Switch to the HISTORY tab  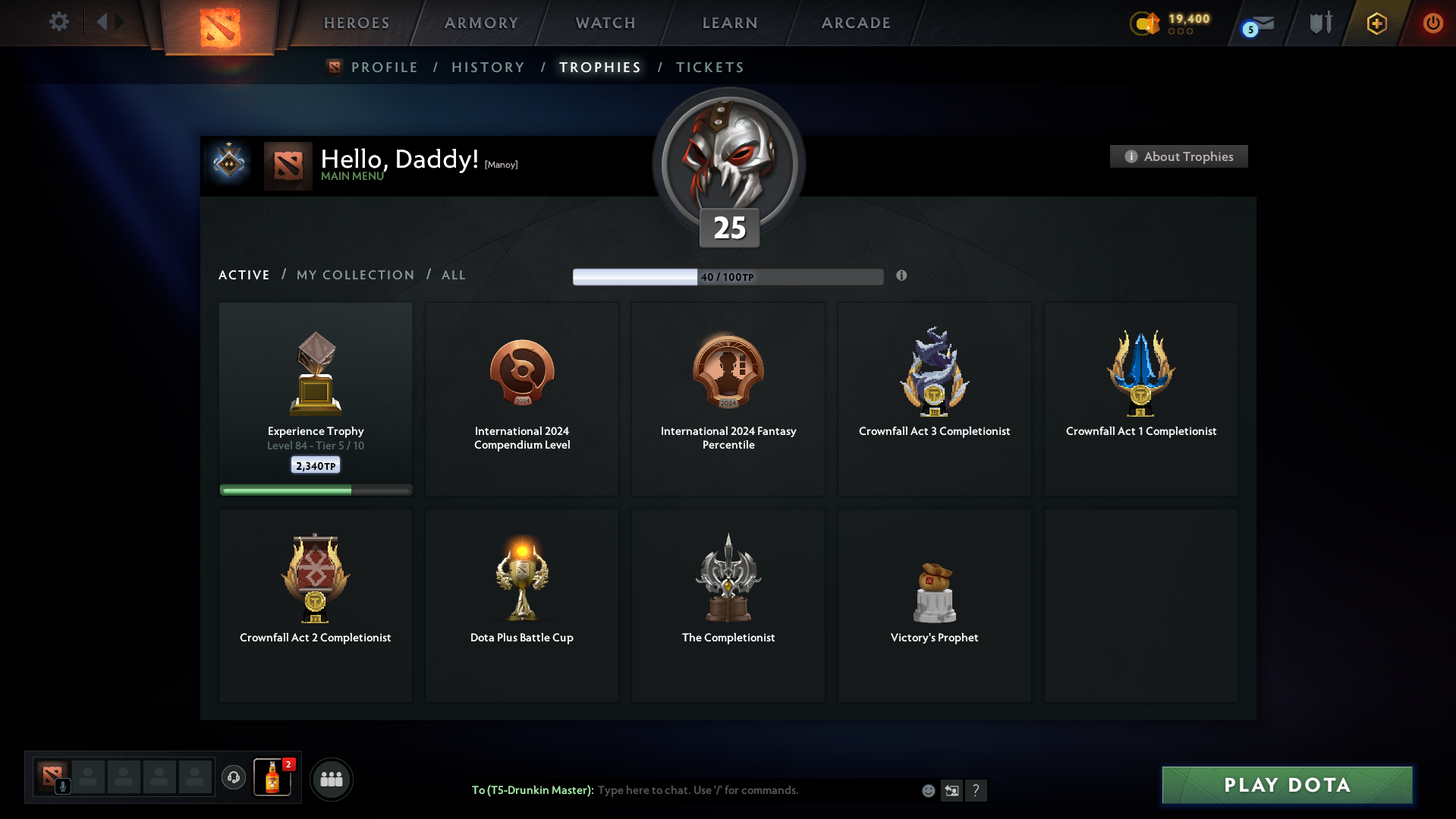488,67
